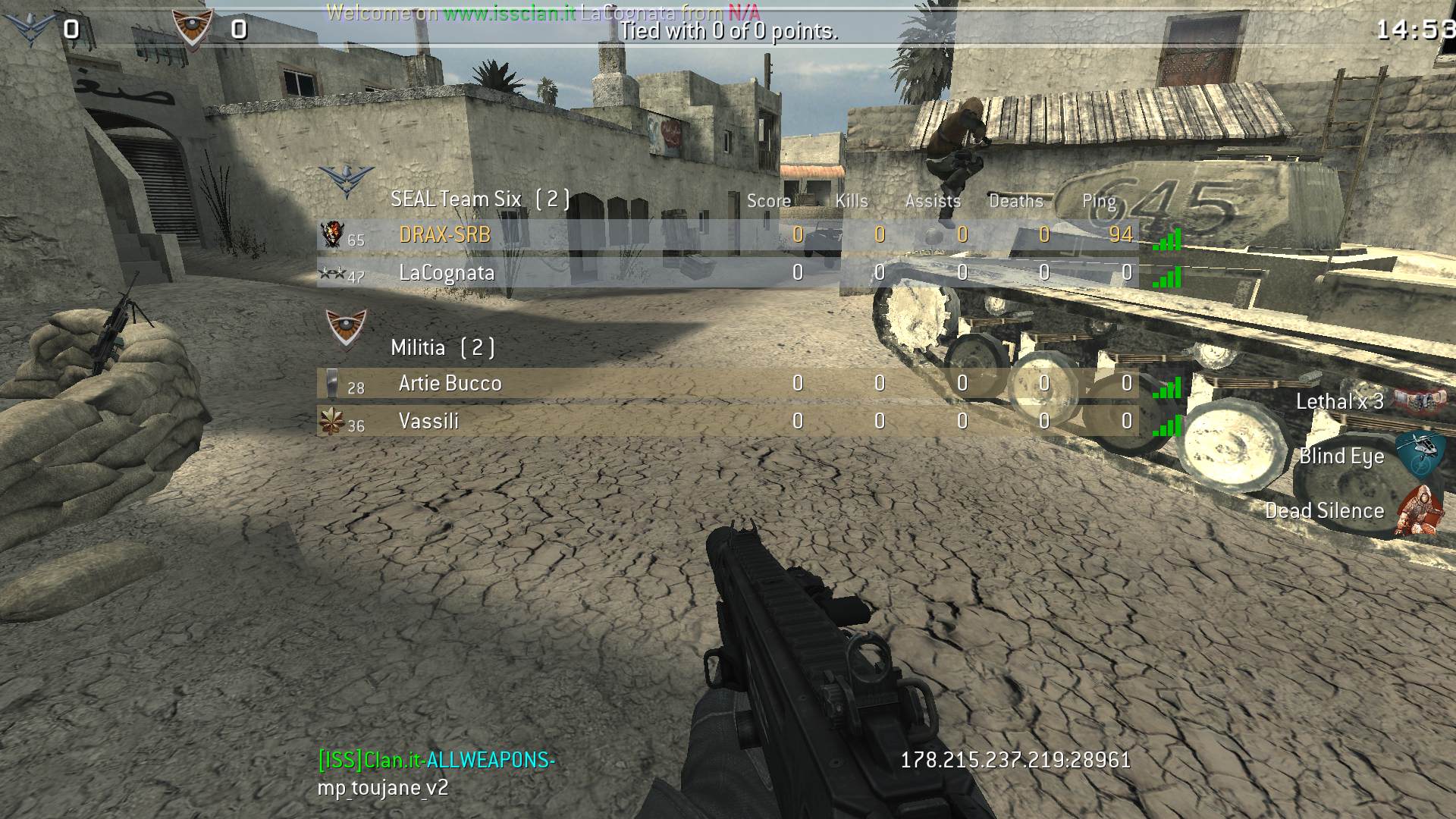Image resolution: width=1456 pixels, height=819 pixels.
Task: Click the Dead Silence perk icon
Action: [1420, 510]
